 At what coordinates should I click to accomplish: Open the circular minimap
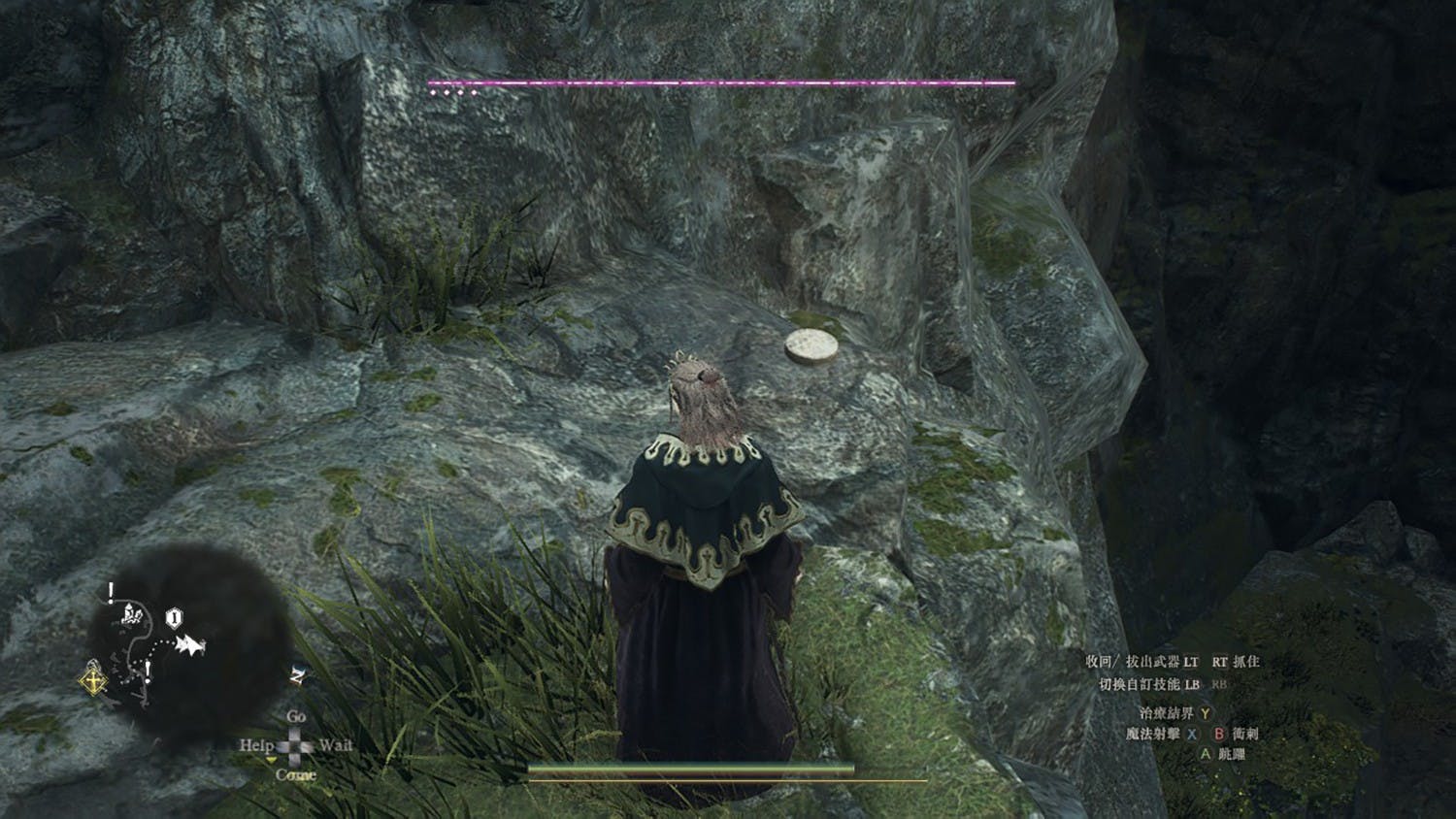[184, 631]
